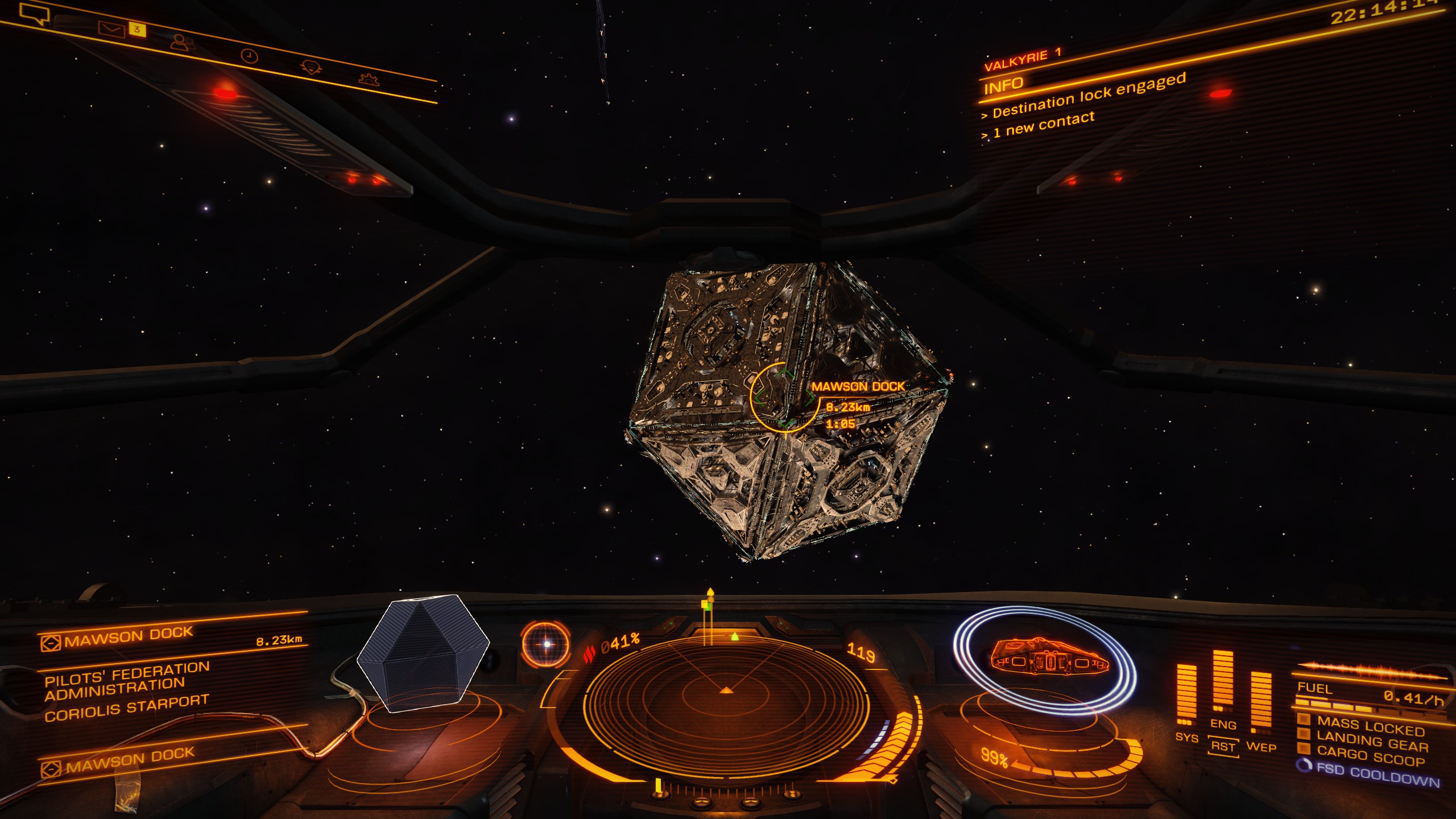
Task: Toggle the Landing Gear indicator
Action: [x=1372, y=742]
